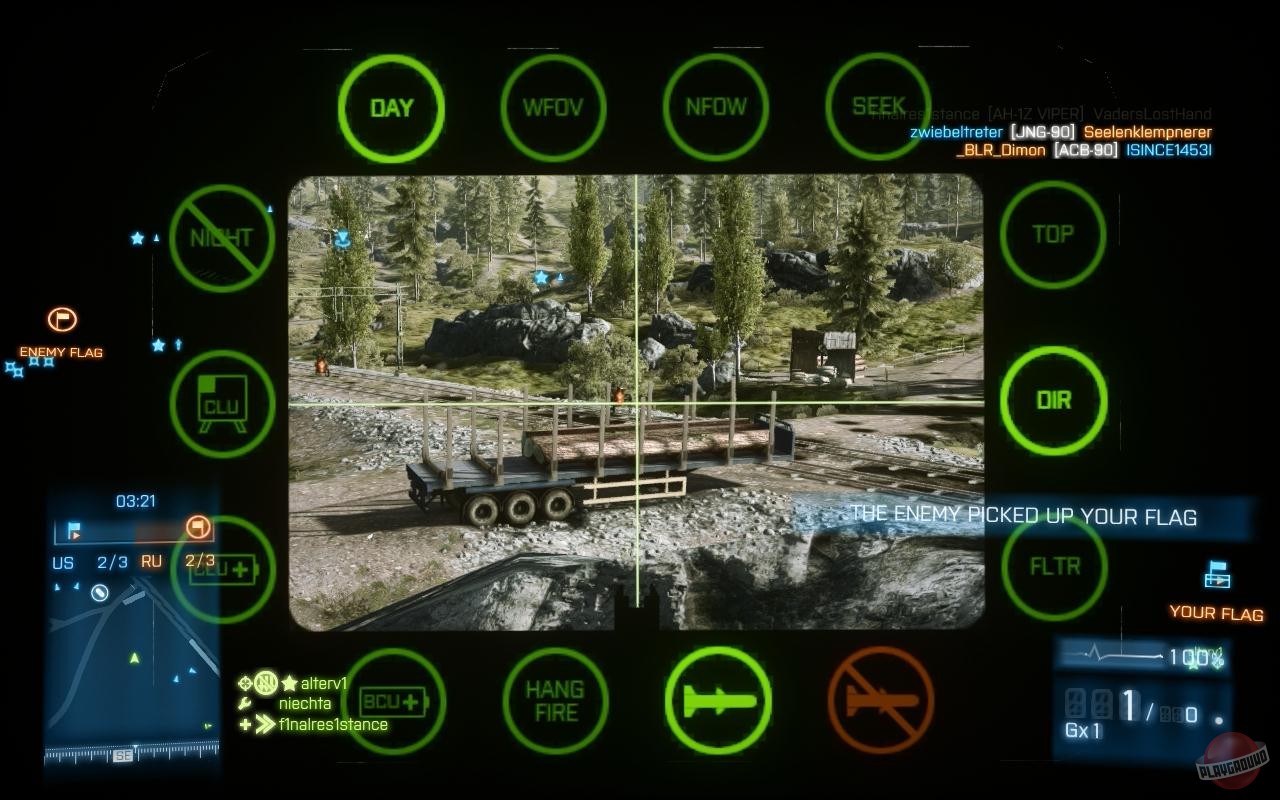Select squad member f1nalres1stance
The image size is (1280, 800).
[x=333, y=724]
